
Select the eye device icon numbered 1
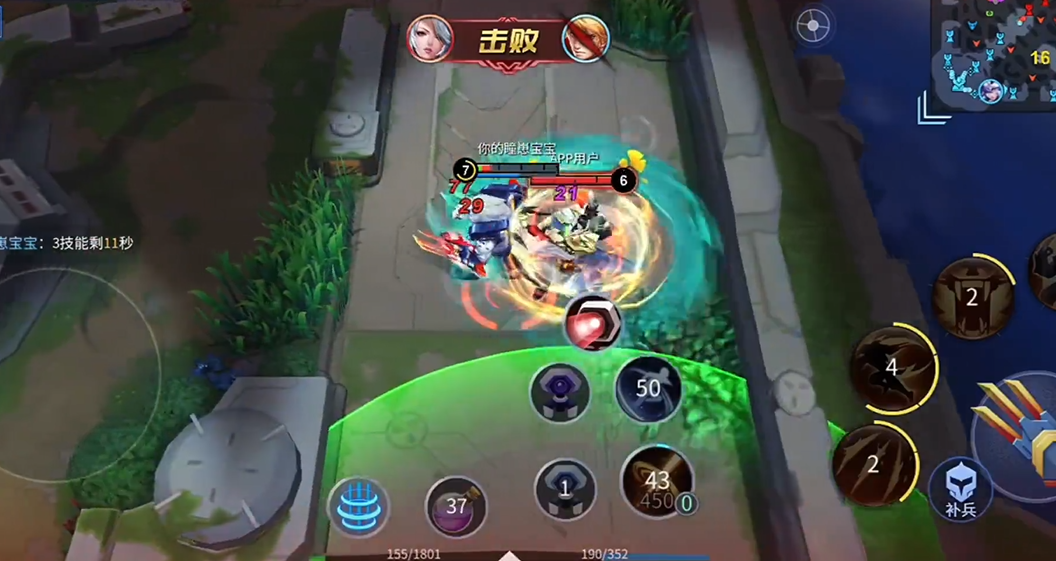click(x=565, y=489)
